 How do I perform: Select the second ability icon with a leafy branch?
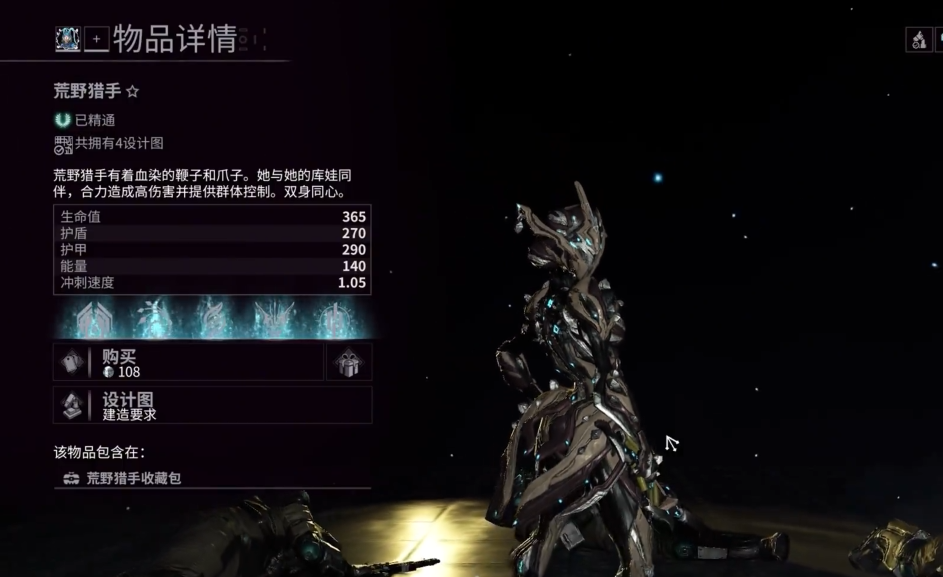152,318
